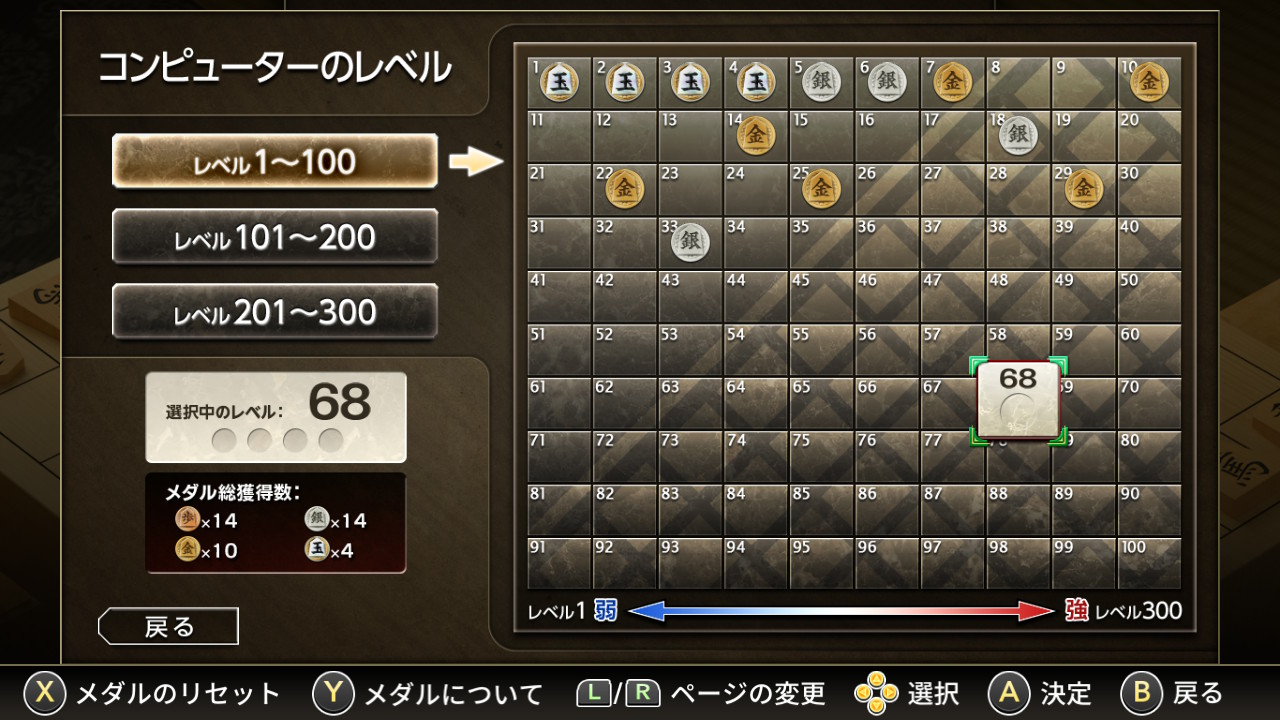Image resolution: width=1280 pixels, height=720 pixels.
Task: Click the 金 medal on level 7
Action: [951, 82]
